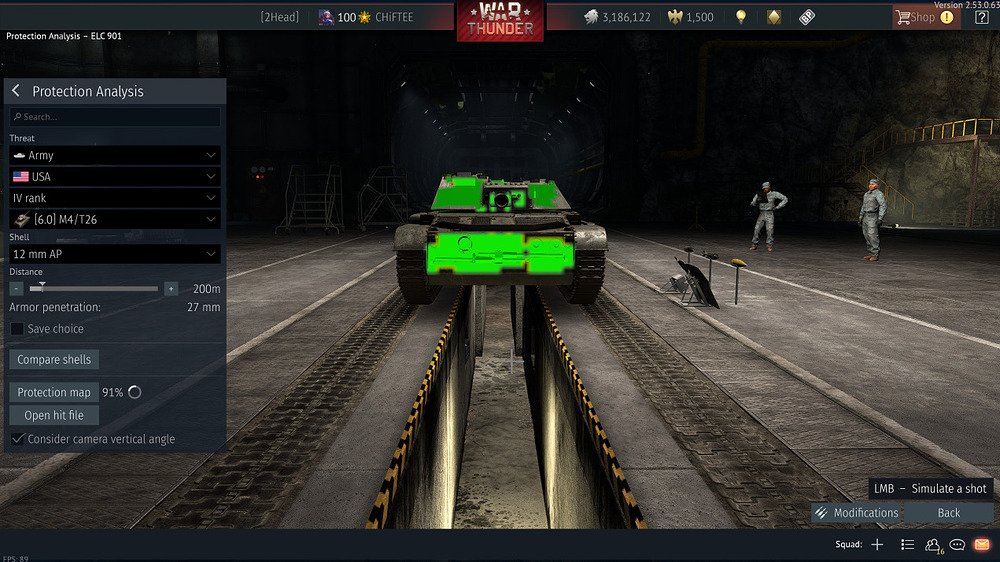Open the help question mark icon

[x=982, y=17]
